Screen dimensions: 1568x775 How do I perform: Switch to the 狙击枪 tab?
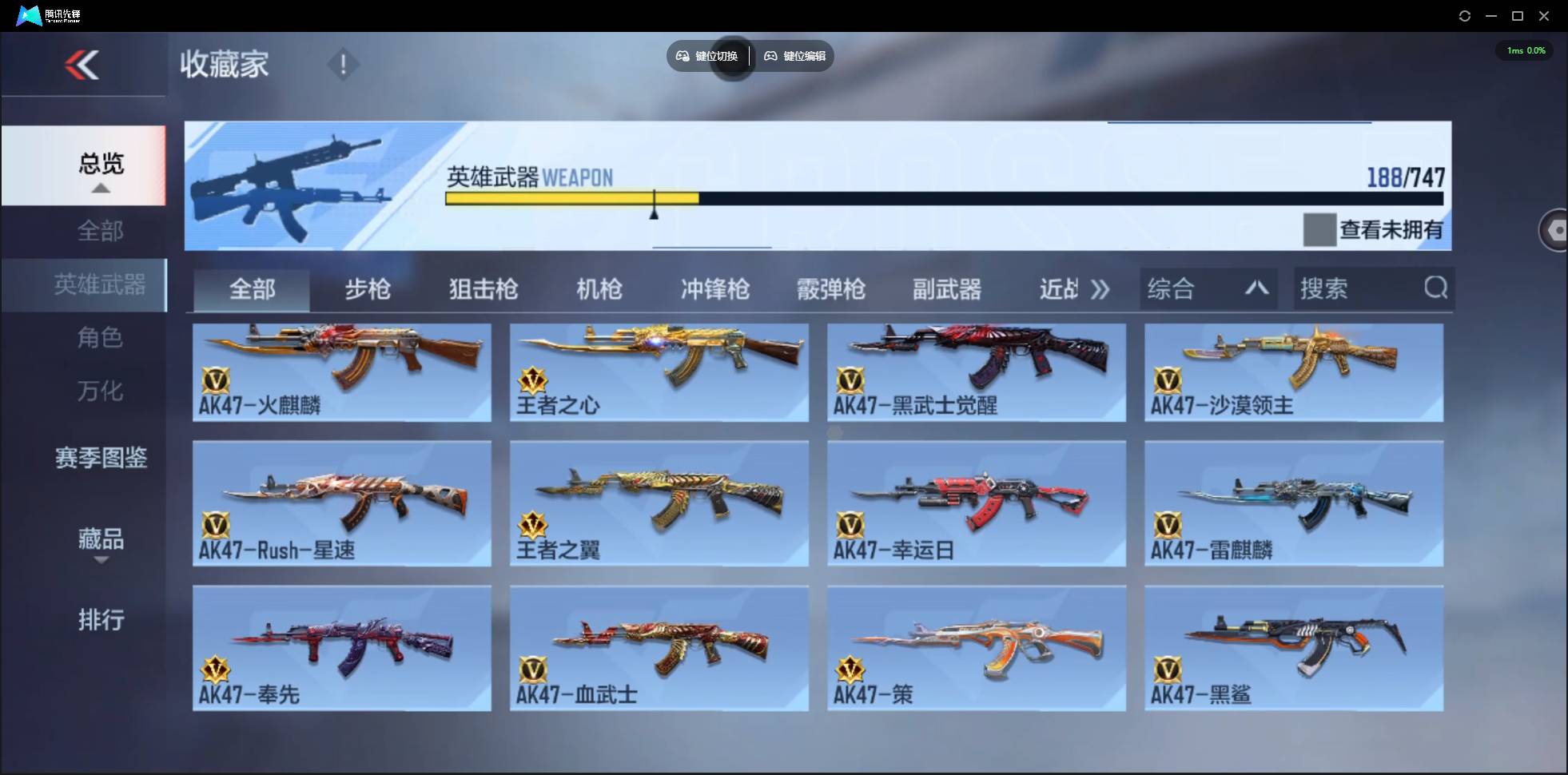(482, 289)
